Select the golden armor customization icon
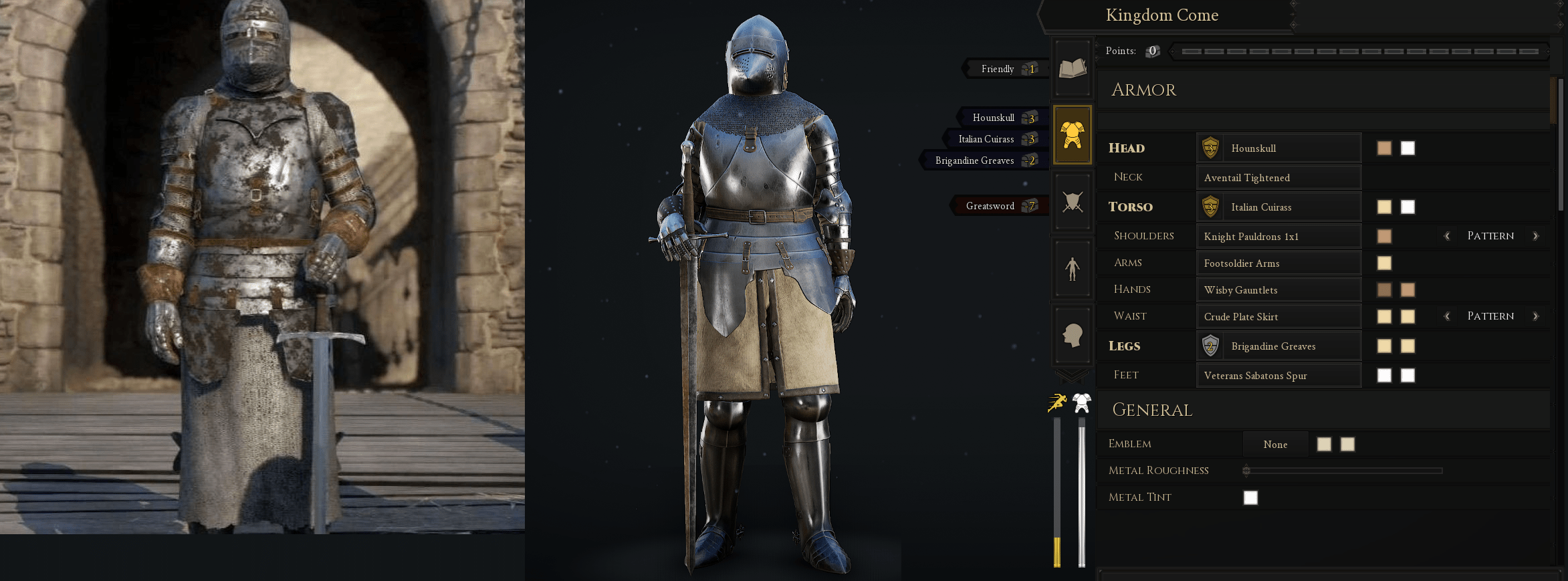Image resolution: width=1568 pixels, height=581 pixels. (x=1072, y=134)
